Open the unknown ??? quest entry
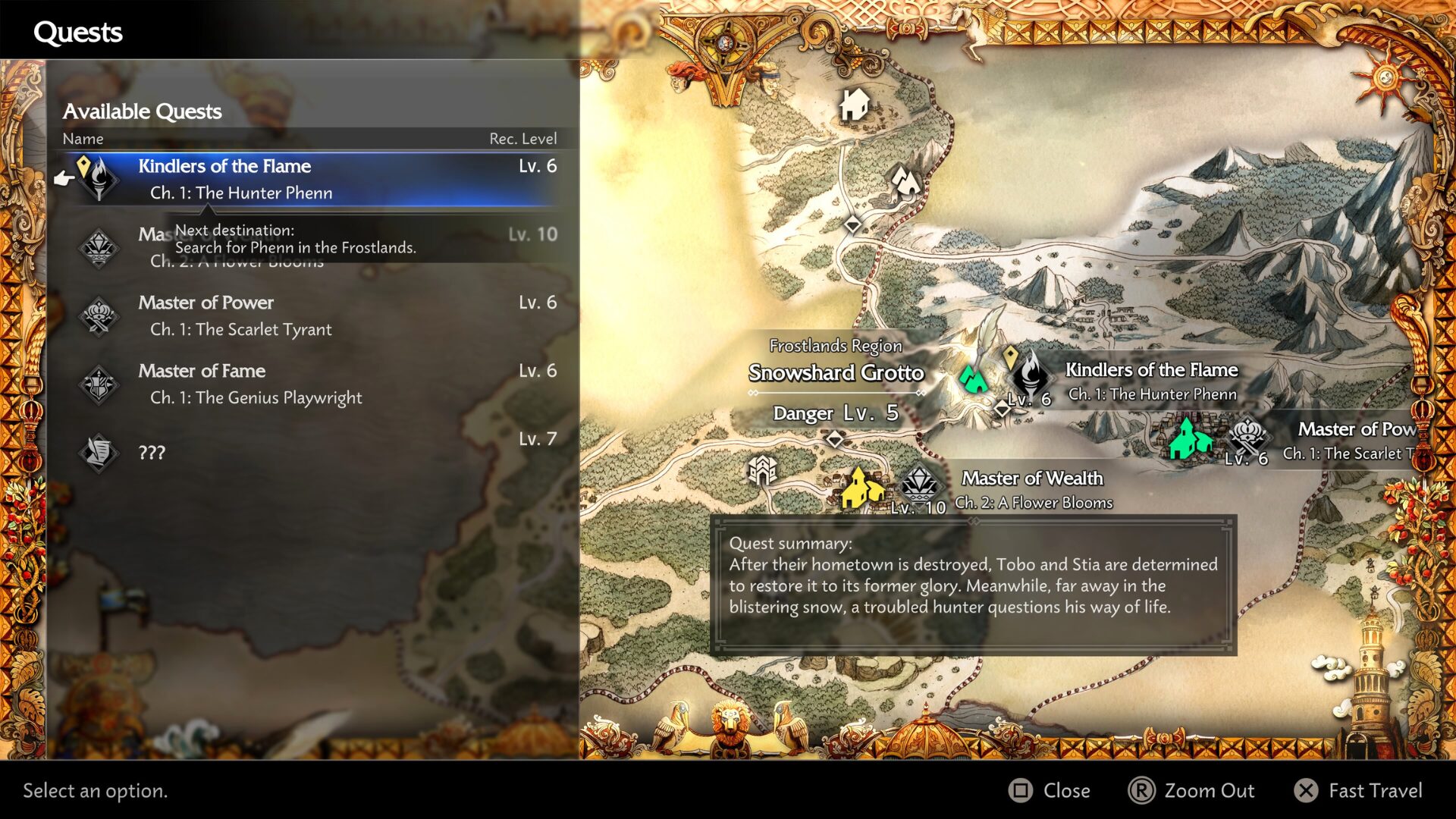1456x819 pixels. pyautogui.click(x=311, y=452)
